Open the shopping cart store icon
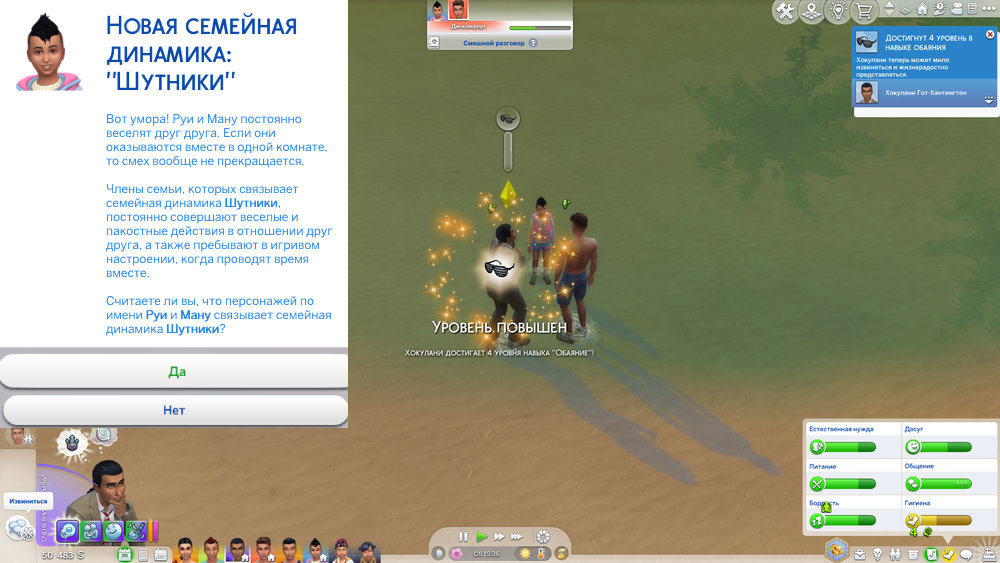The height and width of the screenshot is (563, 1000). [x=863, y=11]
